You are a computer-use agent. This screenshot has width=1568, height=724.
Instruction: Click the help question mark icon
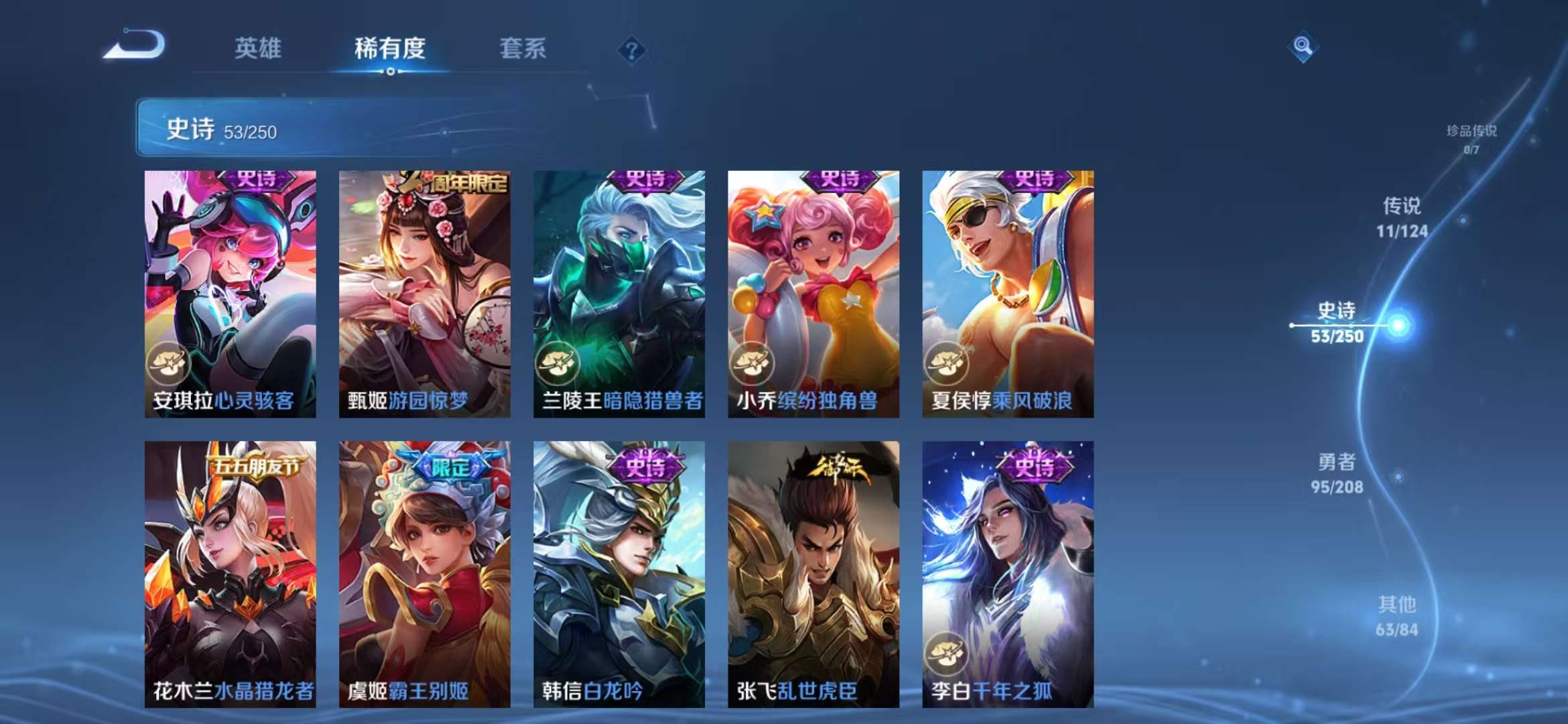pyautogui.click(x=631, y=49)
